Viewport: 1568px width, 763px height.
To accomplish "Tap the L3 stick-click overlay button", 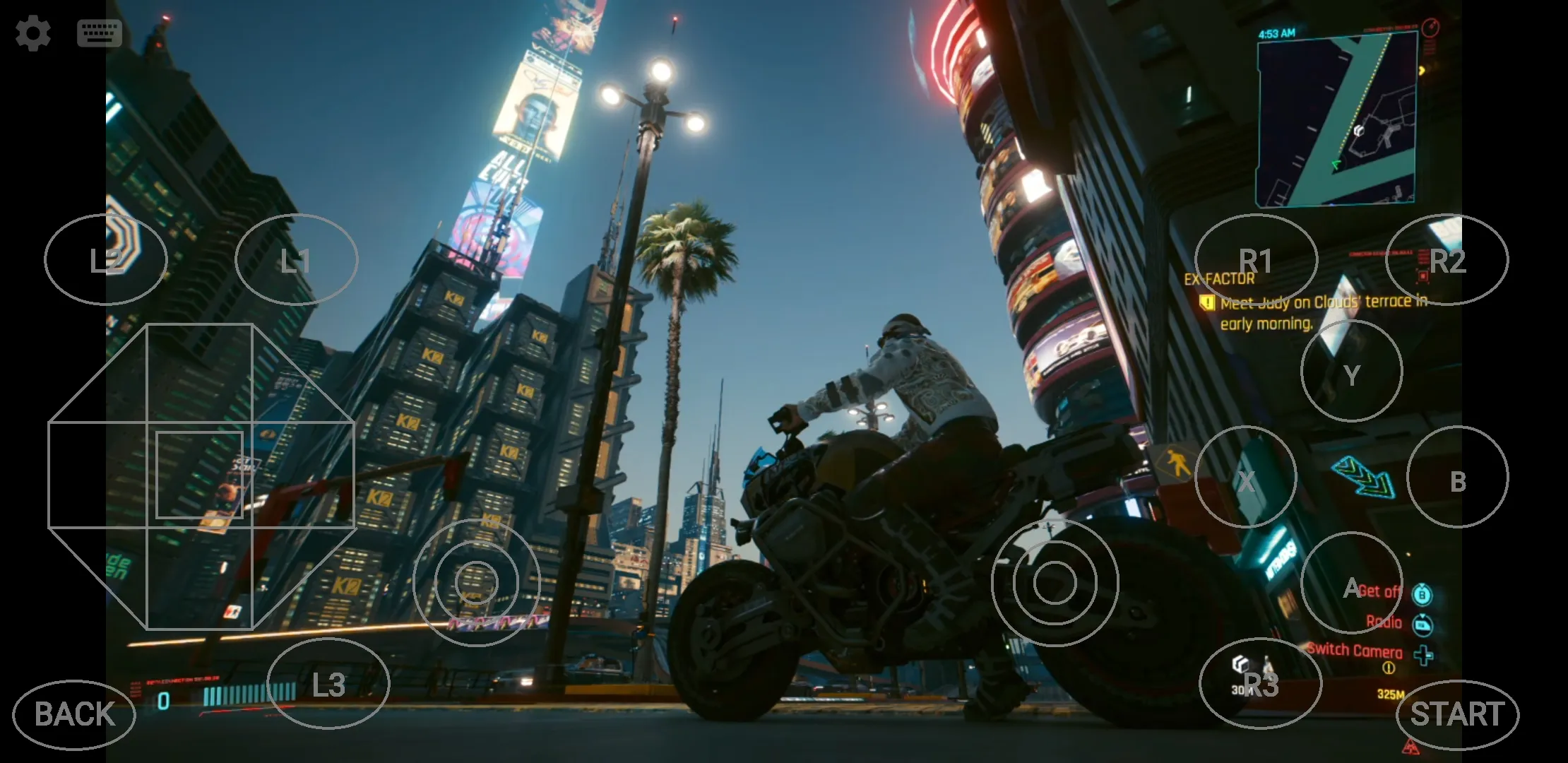I will [328, 684].
